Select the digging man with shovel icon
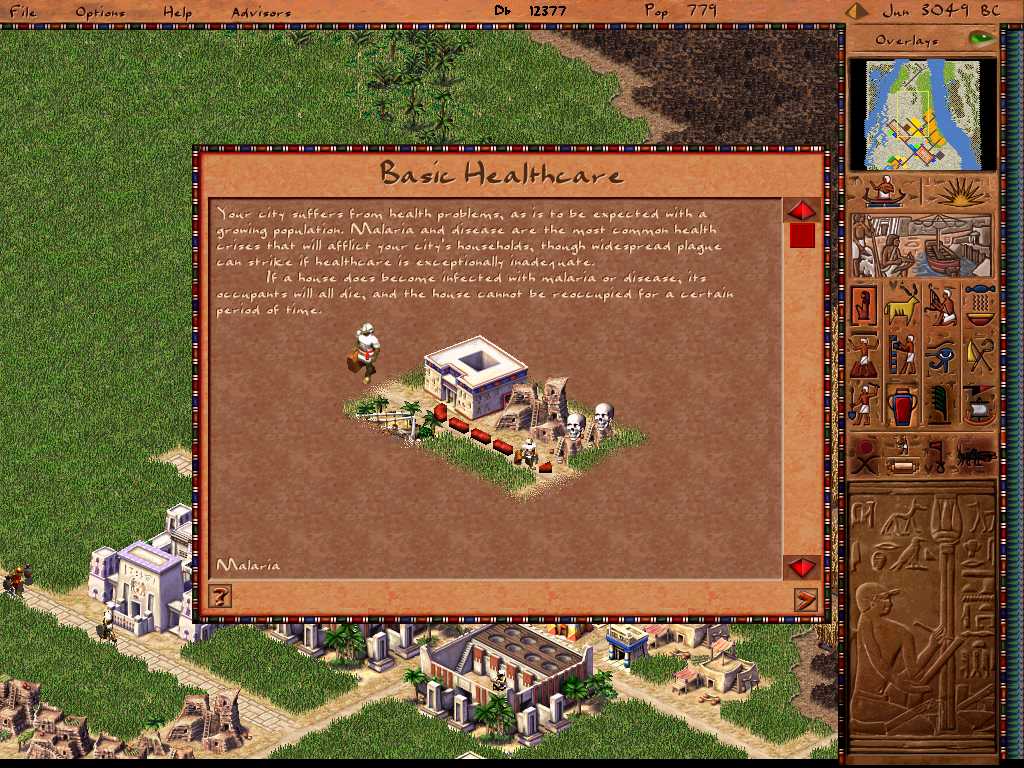 click(x=863, y=404)
